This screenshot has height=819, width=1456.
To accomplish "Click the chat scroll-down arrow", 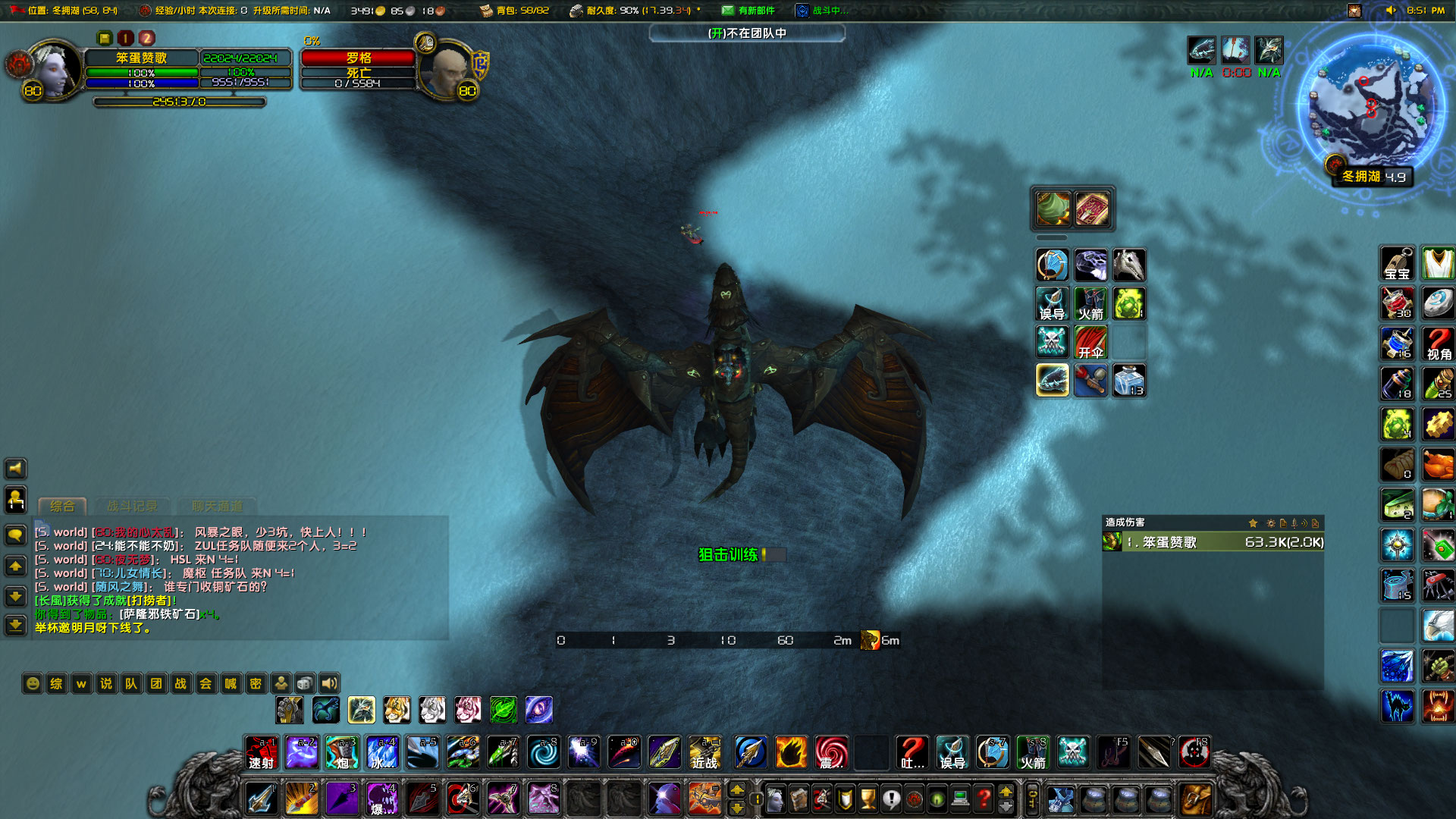I will point(14,597).
